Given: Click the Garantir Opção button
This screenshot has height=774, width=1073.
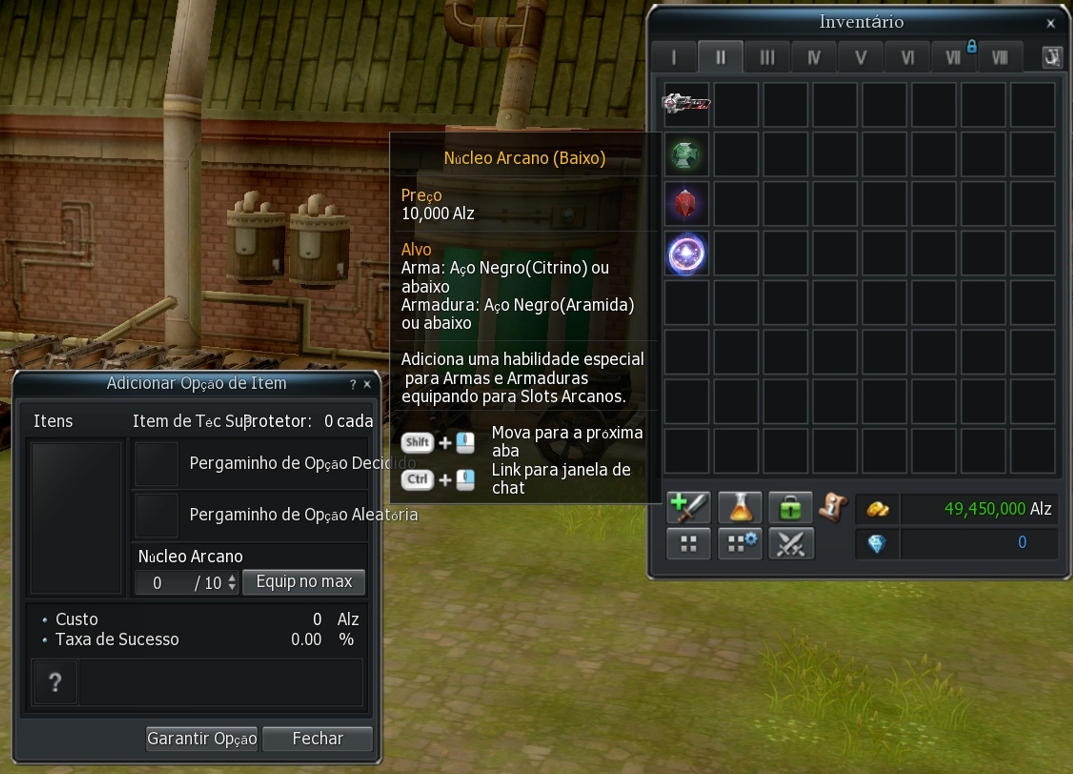Looking at the screenshot, I should coord(201,739).
